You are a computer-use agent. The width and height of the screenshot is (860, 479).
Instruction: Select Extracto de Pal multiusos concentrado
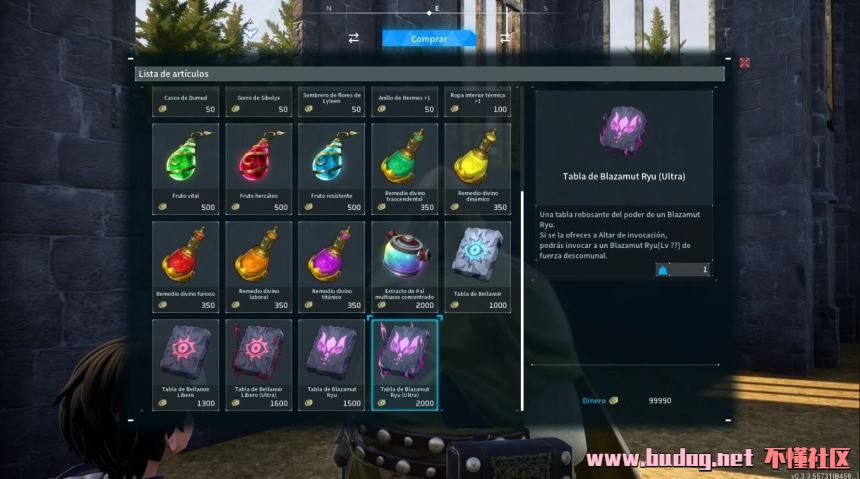click(404, 265)
